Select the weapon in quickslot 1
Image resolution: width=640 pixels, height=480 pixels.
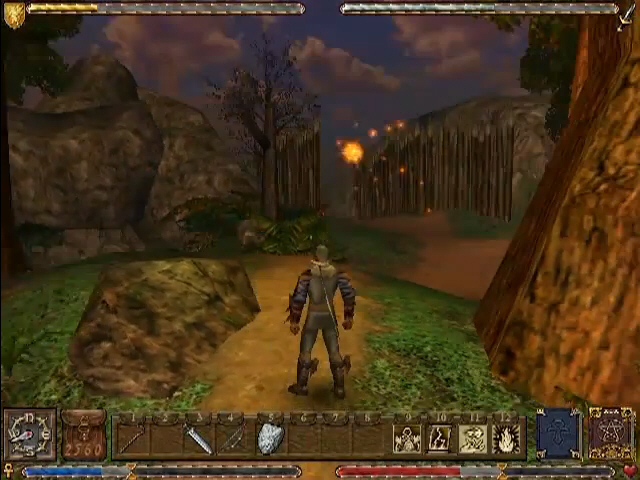pos(133,438)
